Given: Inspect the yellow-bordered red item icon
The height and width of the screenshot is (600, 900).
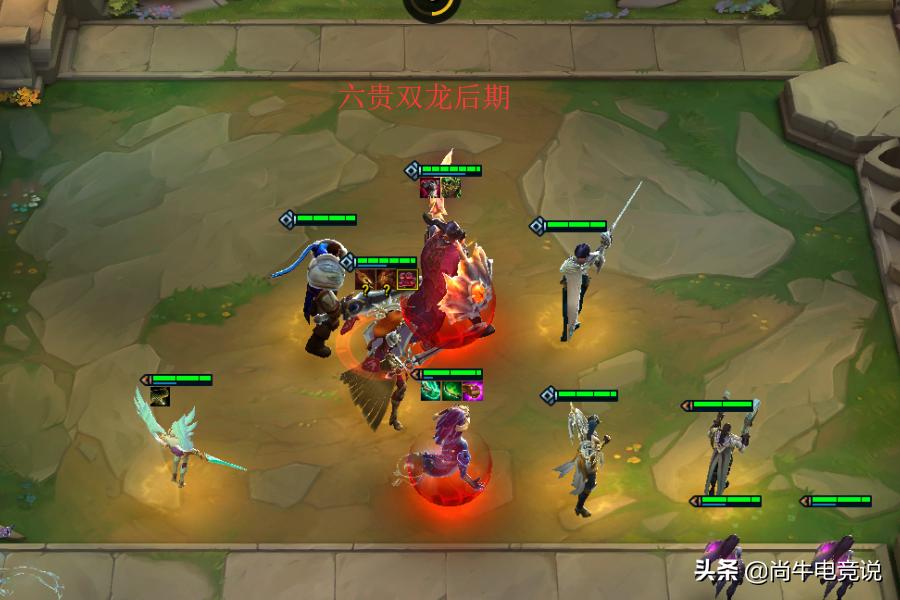Looking at the screenshot, I should tap(407, 279).
